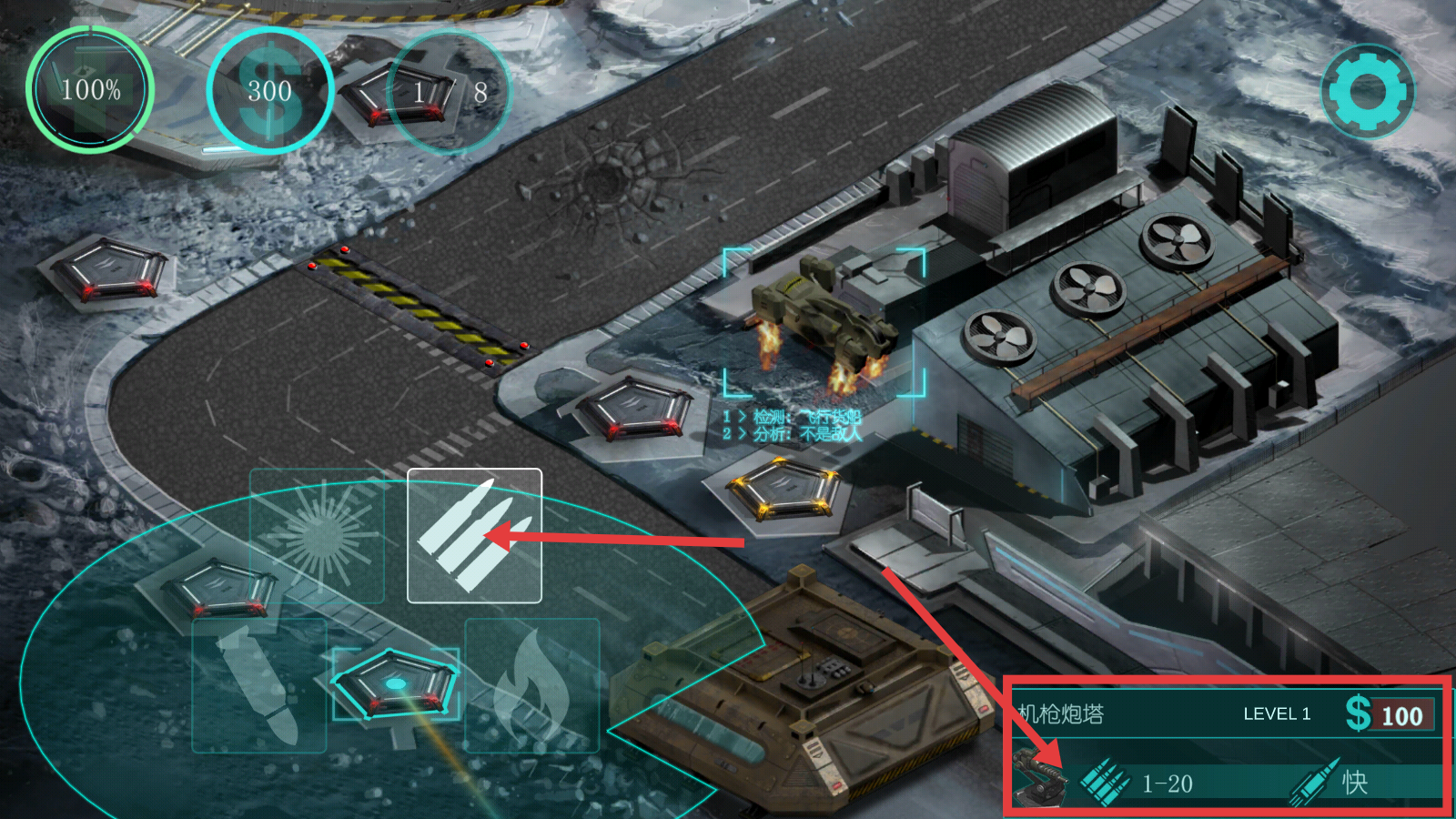This screenshot has width=1456, height=819.
Task: Click the cyan-highlighted selected build pad
Action: [x=395, y=683]
